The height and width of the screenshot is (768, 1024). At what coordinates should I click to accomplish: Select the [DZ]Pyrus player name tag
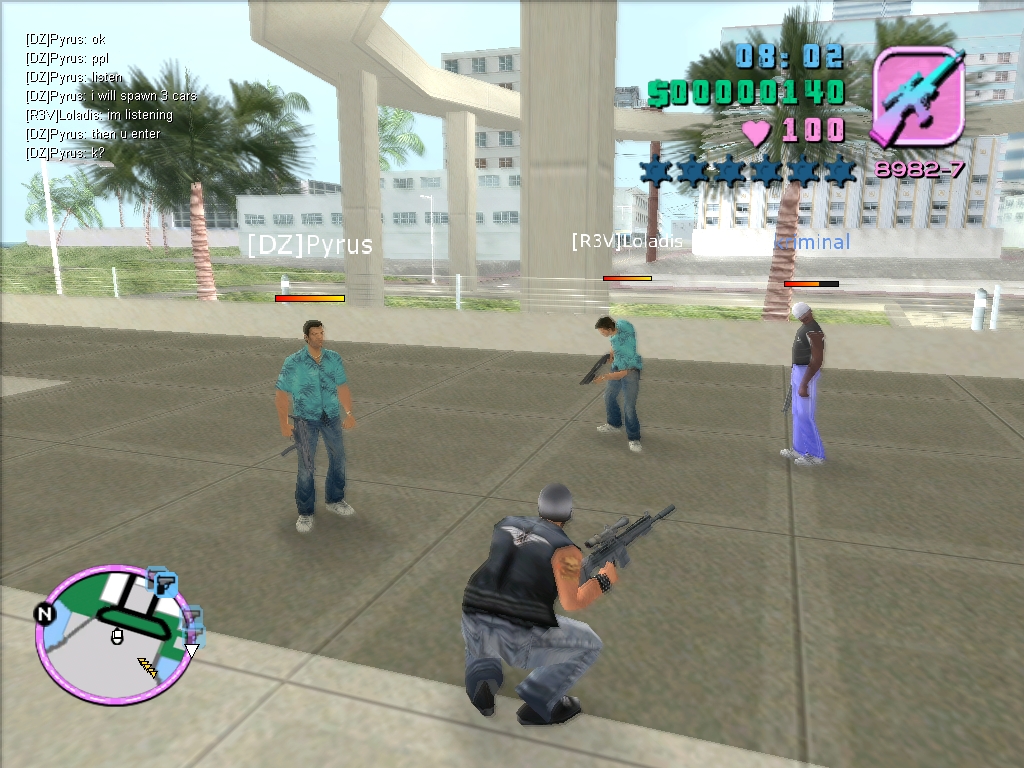pyautogui.click(x=310, y=245)
